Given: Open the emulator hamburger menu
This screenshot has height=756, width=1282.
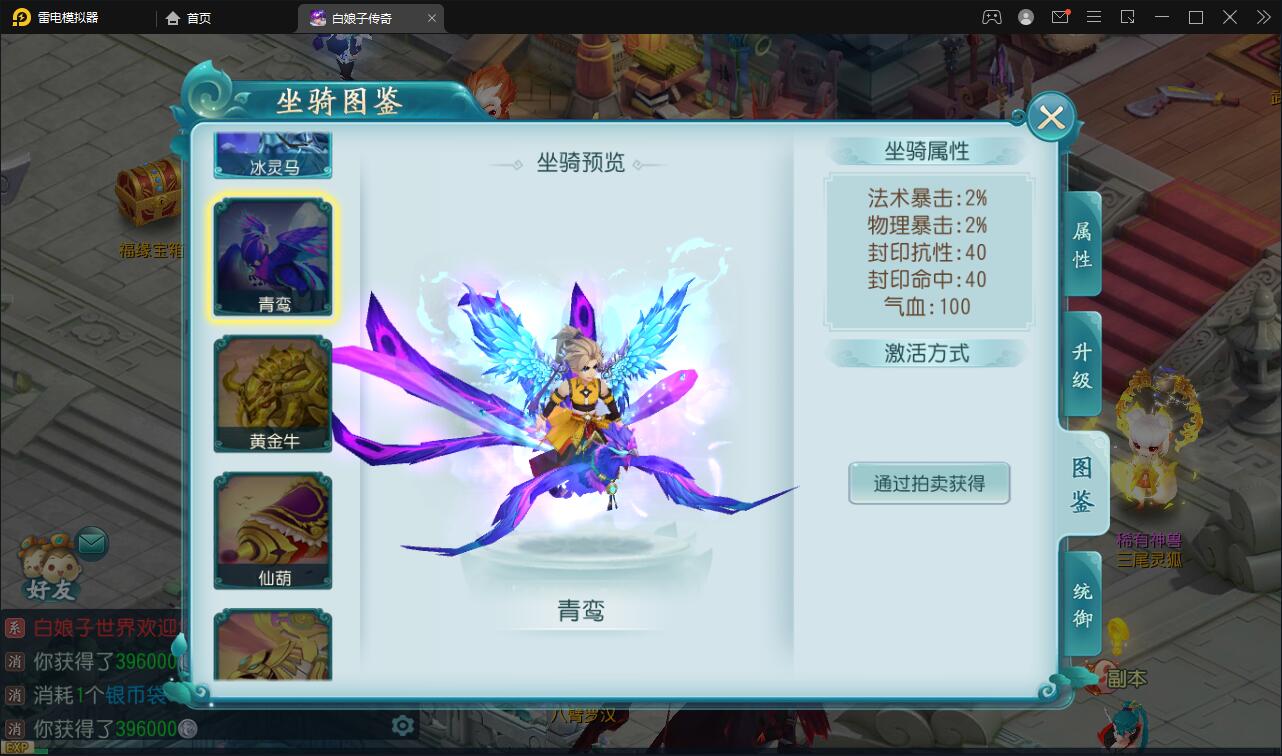Looking at the screenshot, I should (x=1094, y=17).
